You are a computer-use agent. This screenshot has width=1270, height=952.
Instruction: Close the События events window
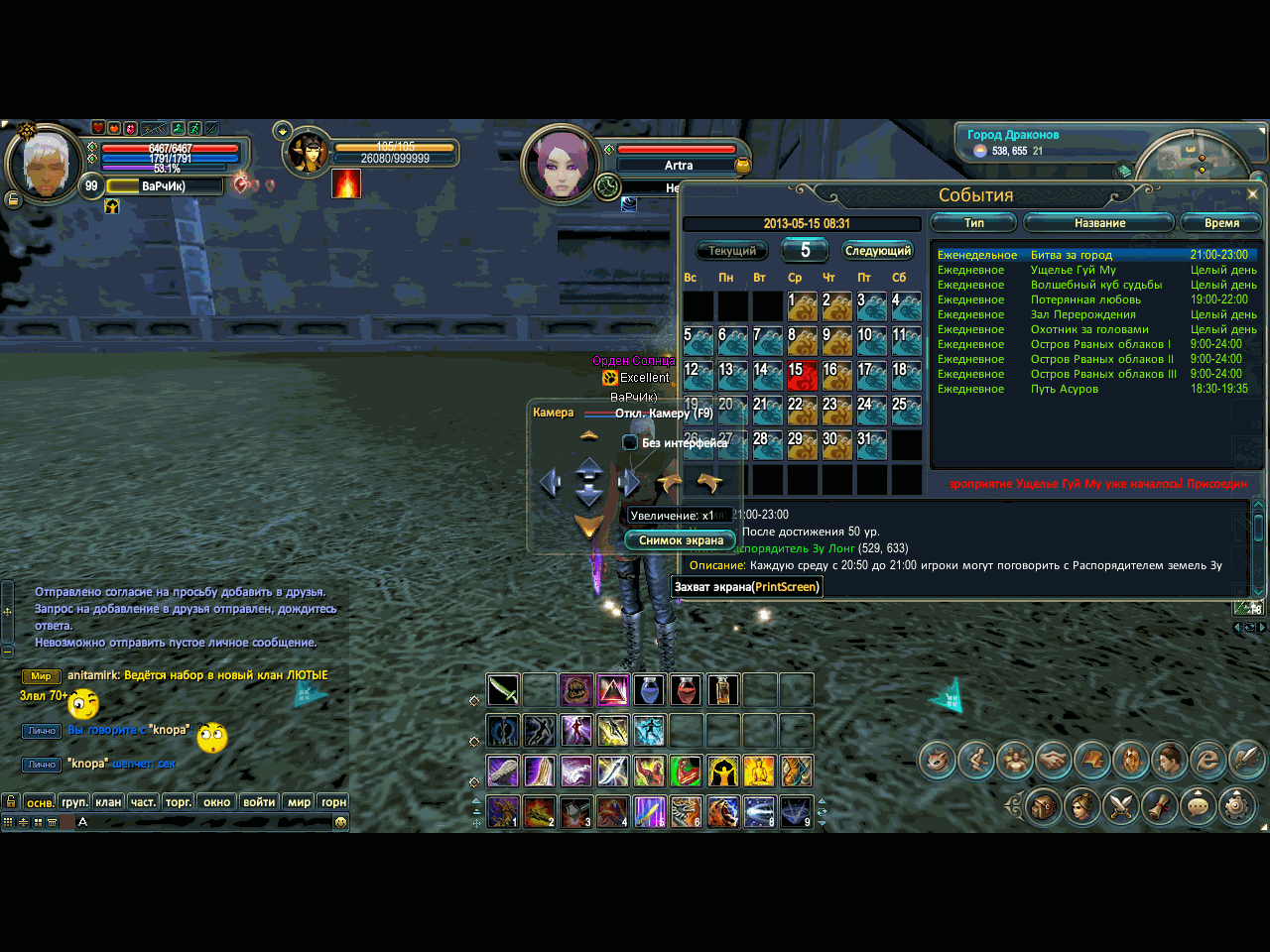(1252, 194)
